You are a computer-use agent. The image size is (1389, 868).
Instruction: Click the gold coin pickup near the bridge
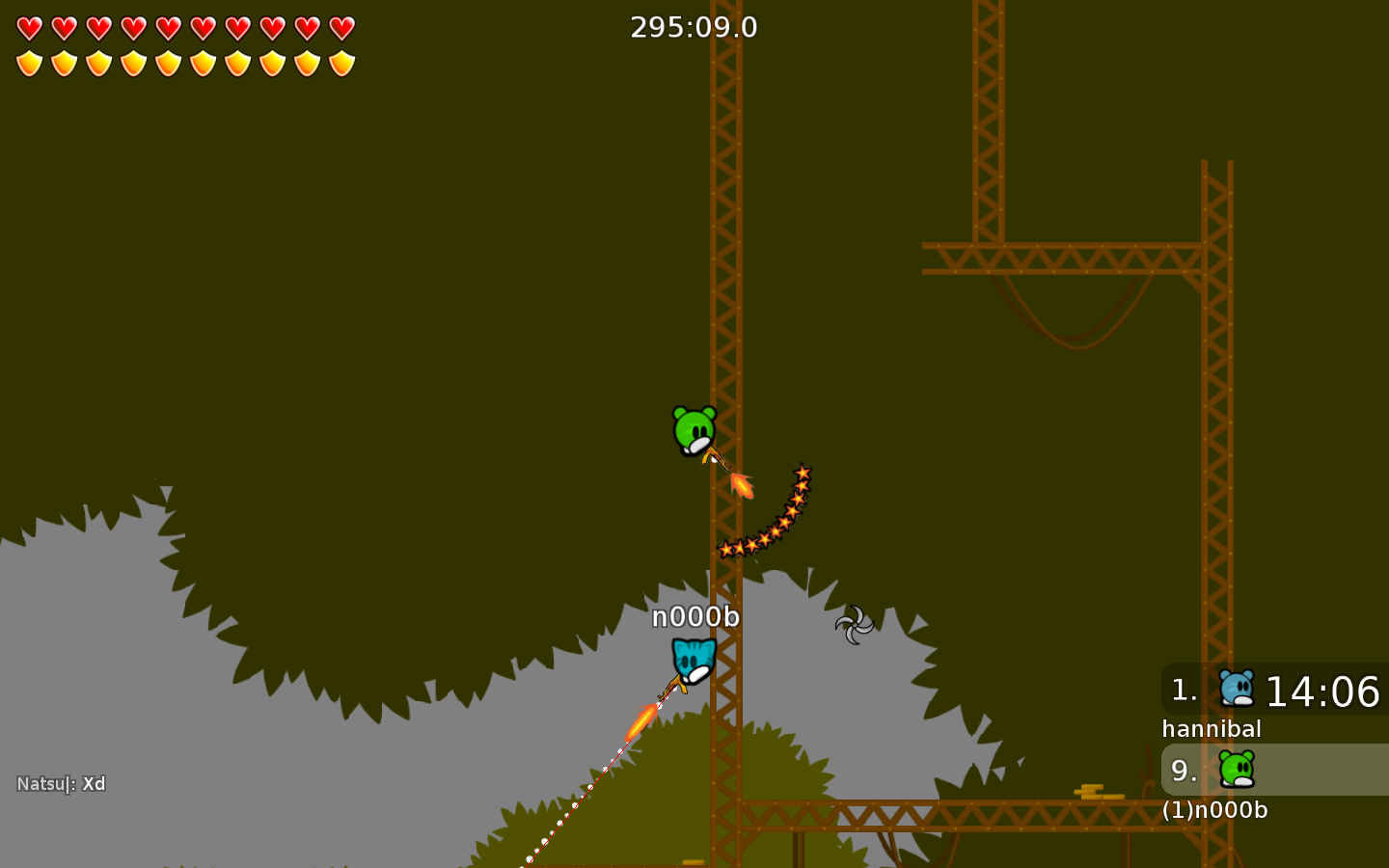[x=1096, y=791]
